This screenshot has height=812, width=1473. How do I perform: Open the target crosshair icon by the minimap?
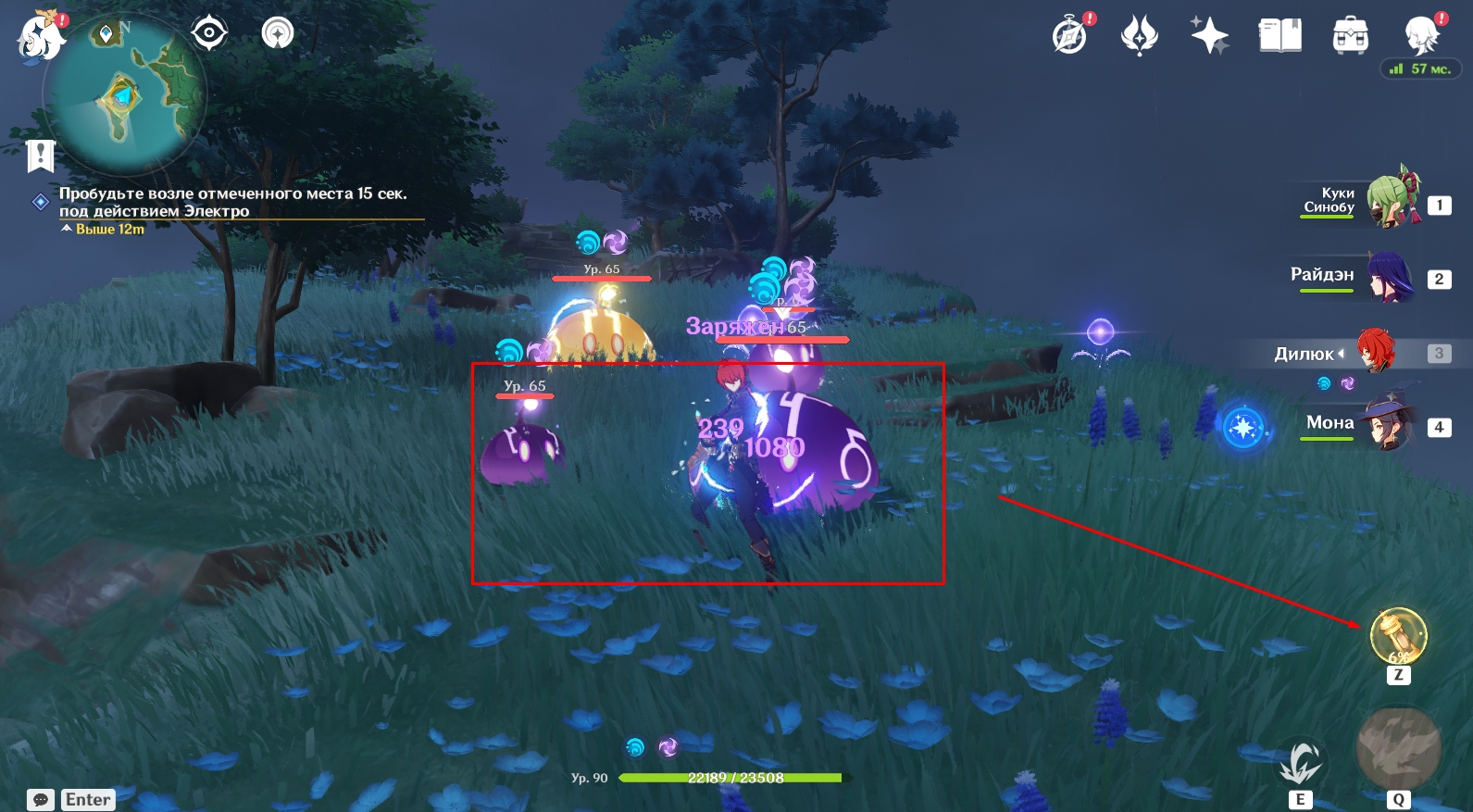click(209, 33)
